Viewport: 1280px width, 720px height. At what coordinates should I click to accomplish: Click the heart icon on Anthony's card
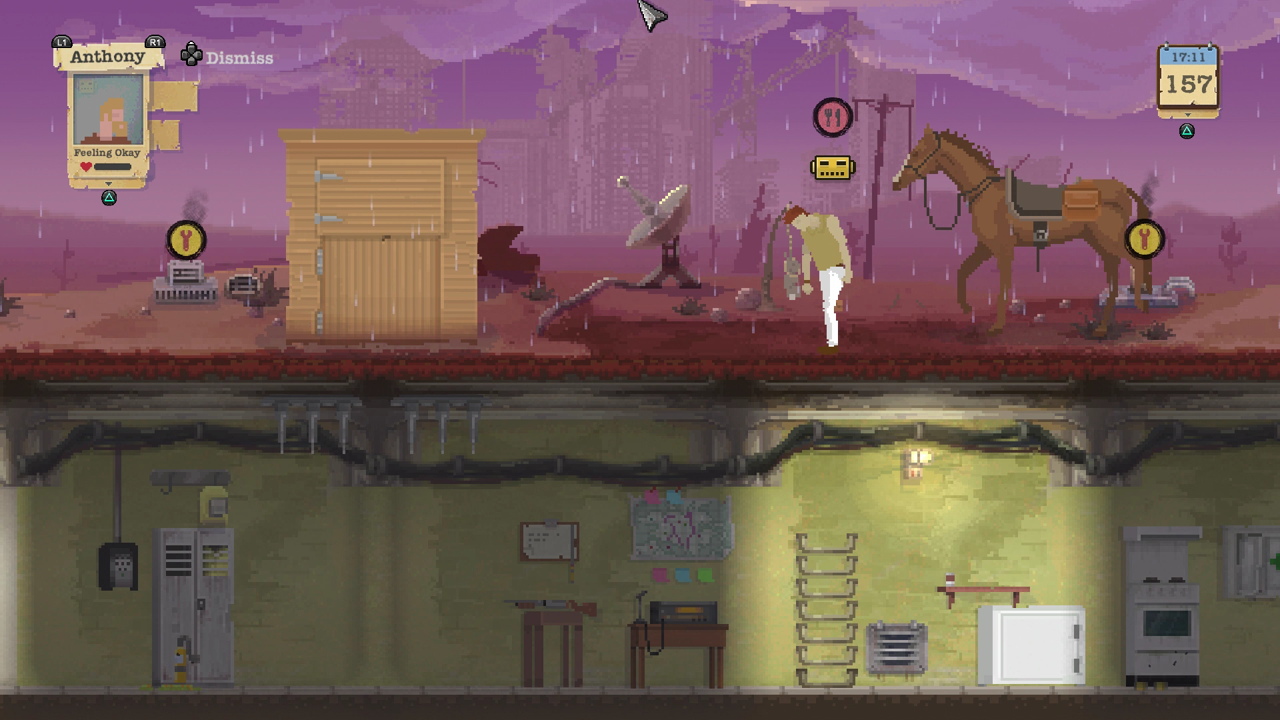point(85,166)
